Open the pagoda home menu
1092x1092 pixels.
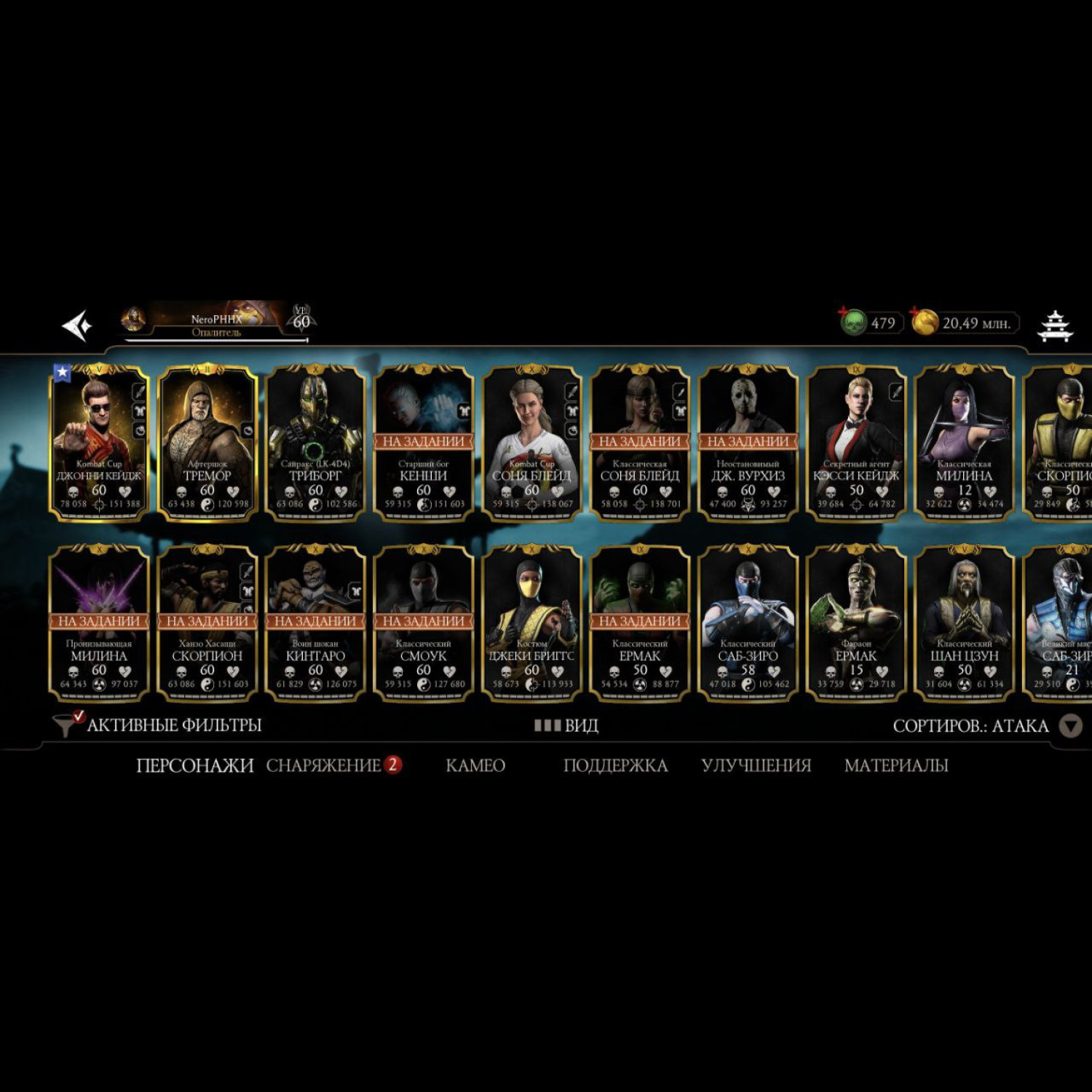(1055, 325)
